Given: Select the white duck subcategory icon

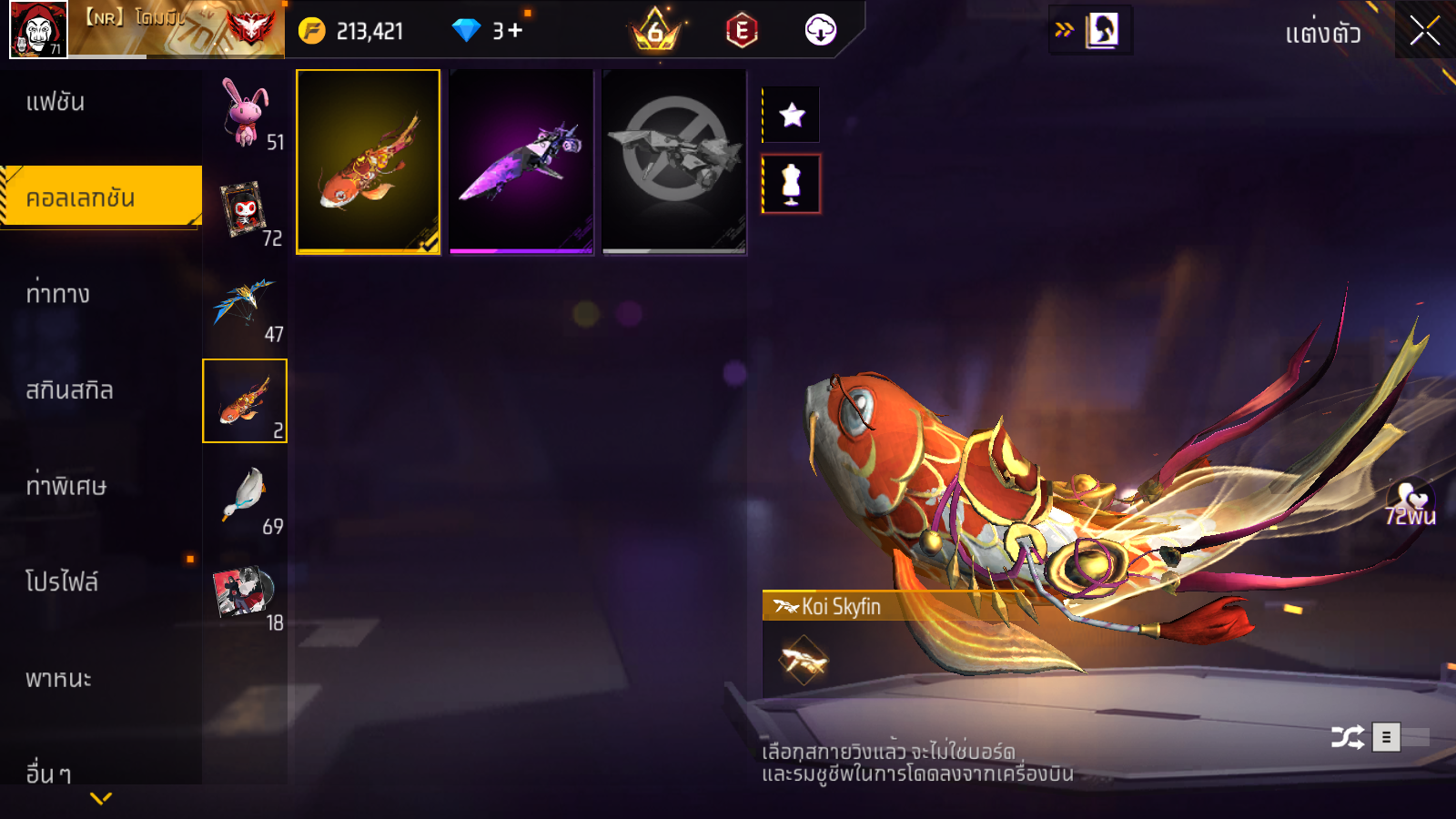Looking at the screenshot, I should click(x=244, y=498).
